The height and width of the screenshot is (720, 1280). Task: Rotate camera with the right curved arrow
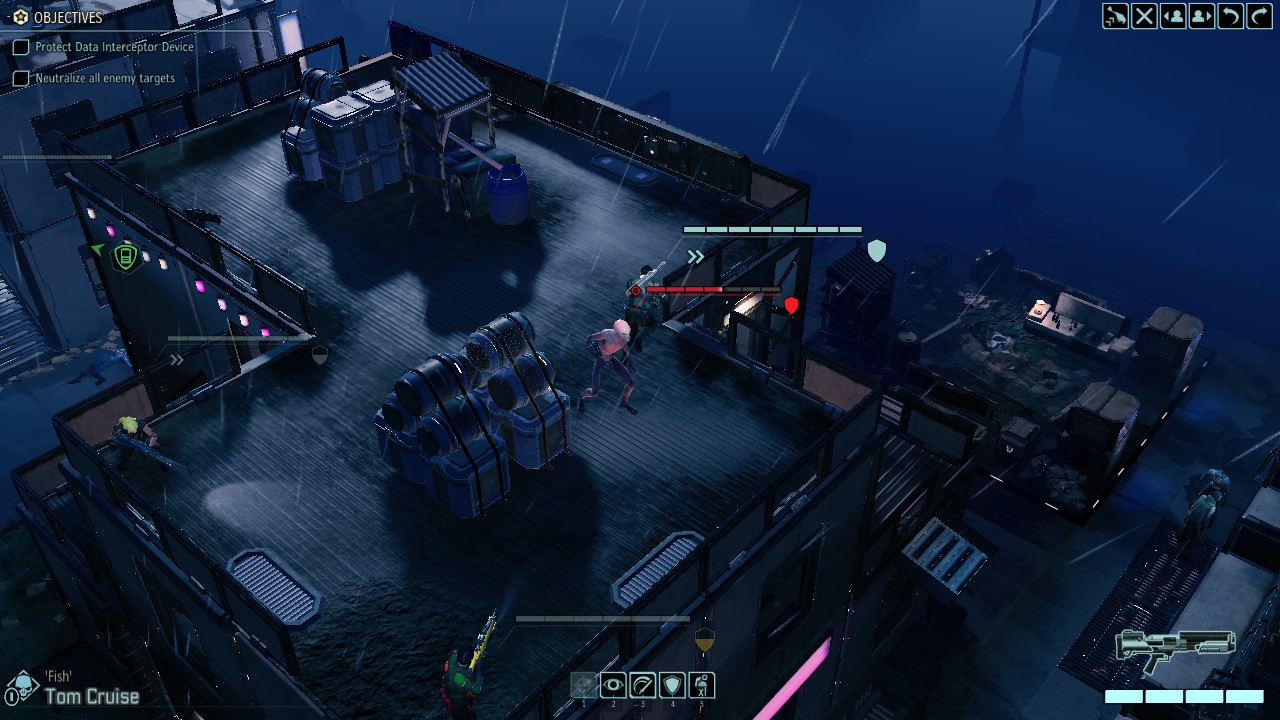1259,16
